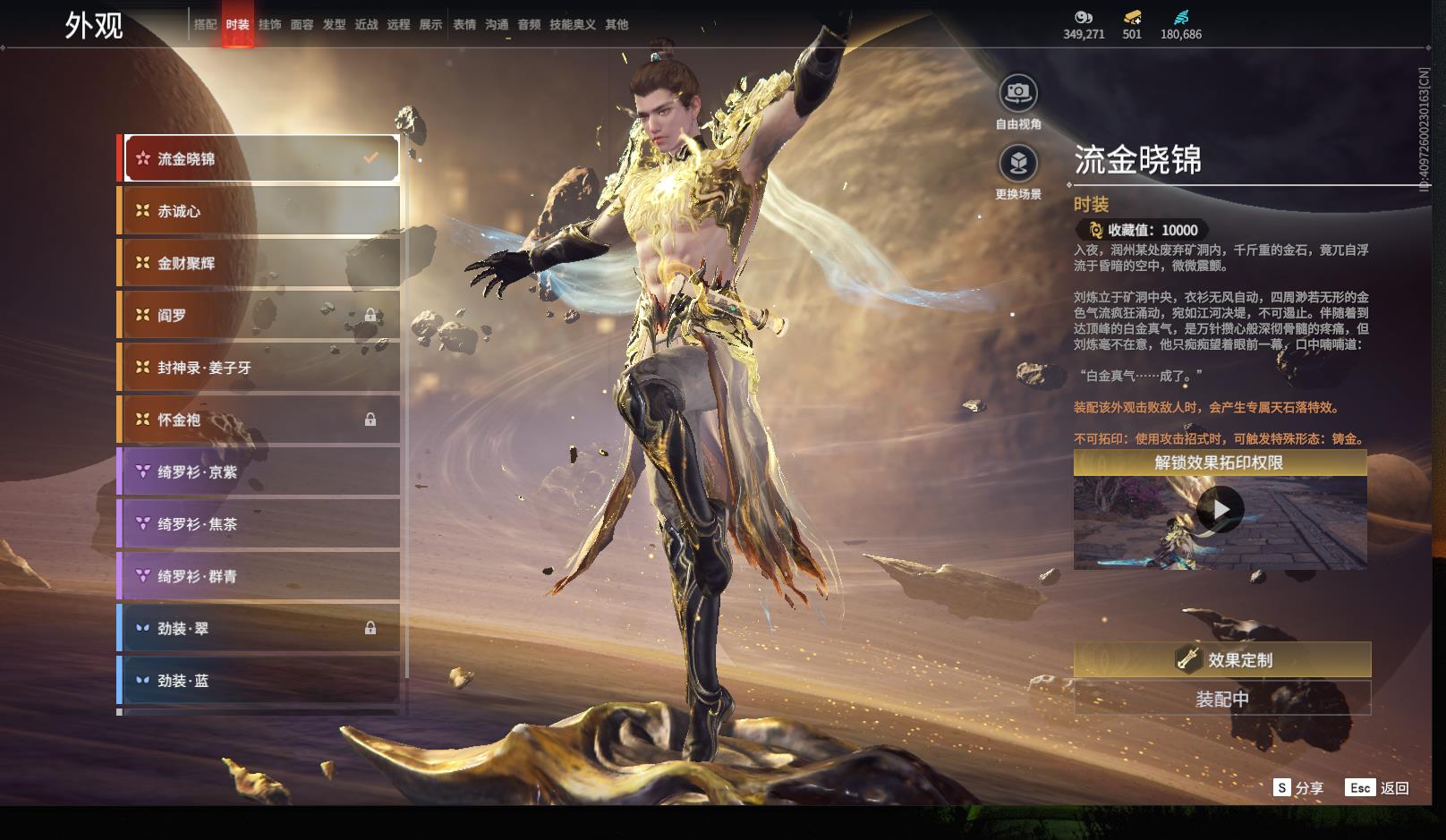Open the 效果定制 customization

coord(1221,660)
